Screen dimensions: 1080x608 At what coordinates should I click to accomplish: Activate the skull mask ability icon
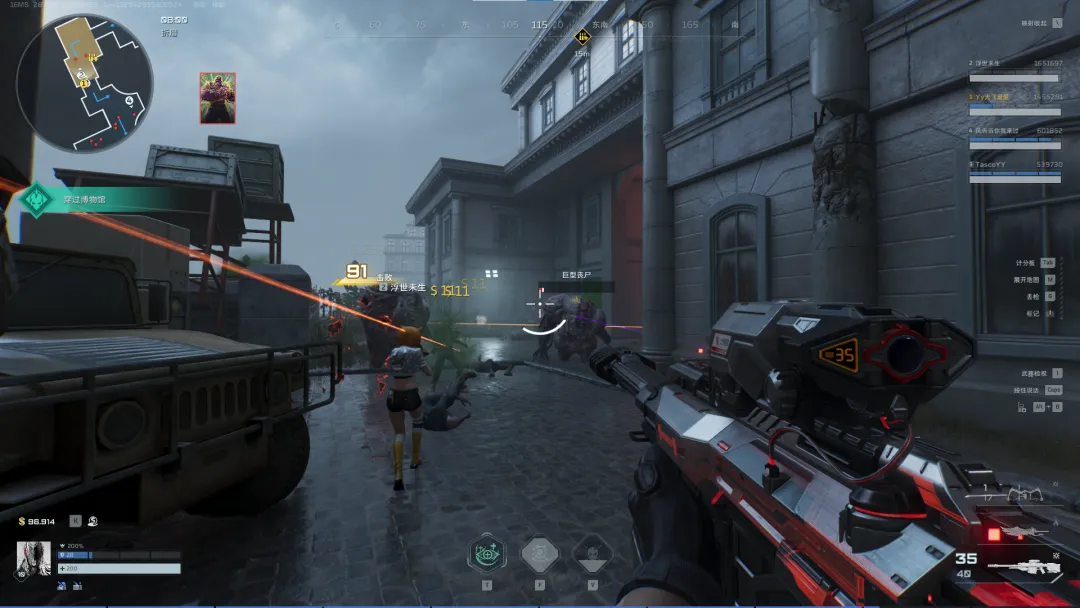click(x=592, y=554)
